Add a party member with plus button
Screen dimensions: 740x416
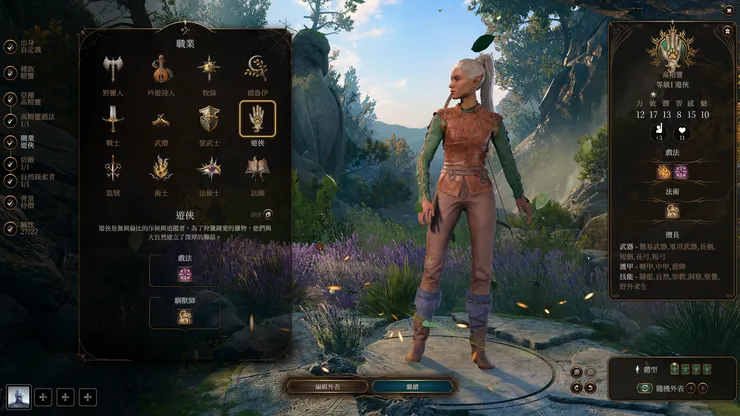click(43, 397)
